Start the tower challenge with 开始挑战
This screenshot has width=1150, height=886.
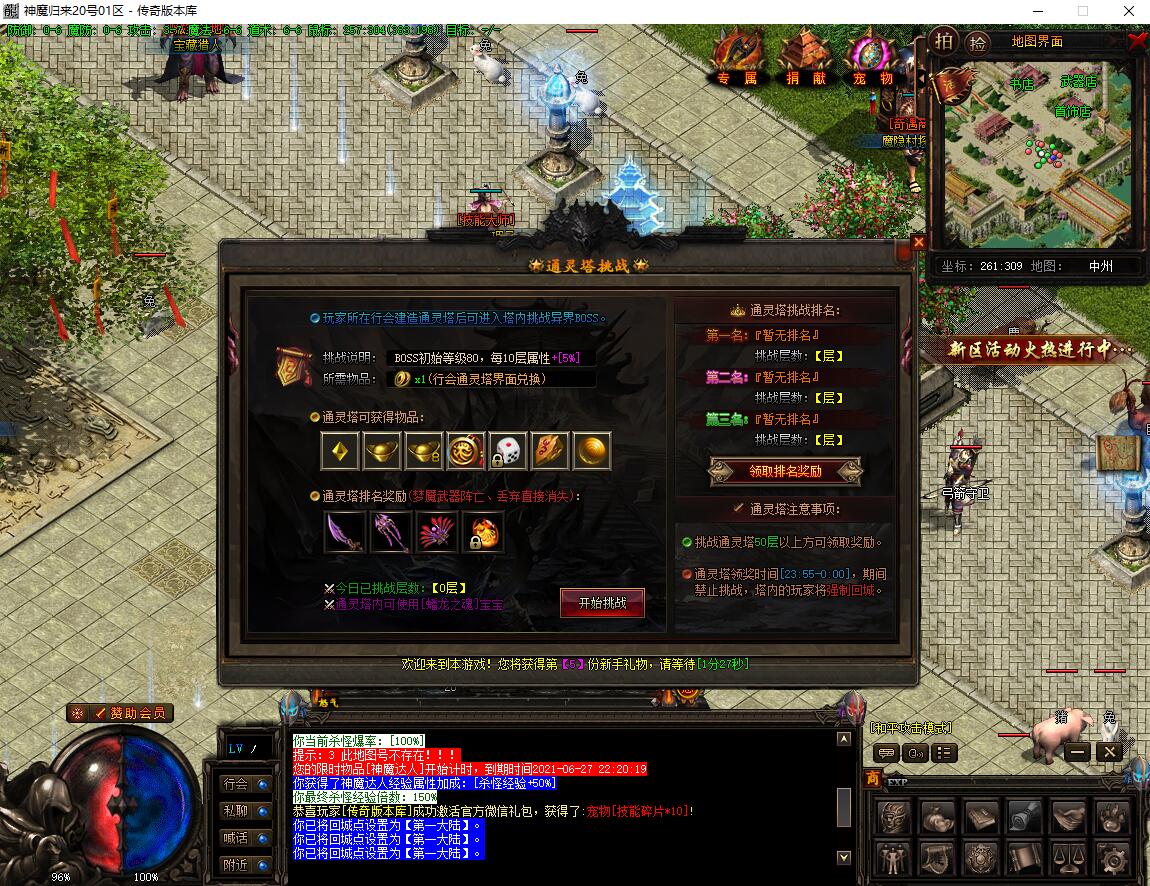click(x=602, y=603)
